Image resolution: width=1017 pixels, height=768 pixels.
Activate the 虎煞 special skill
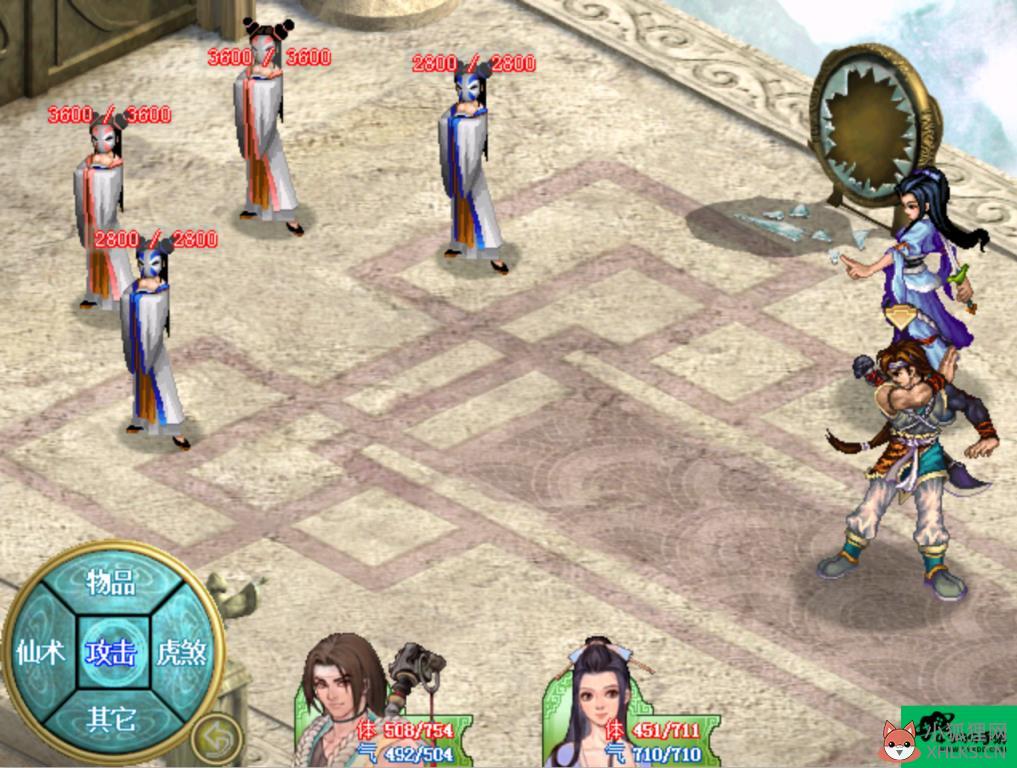182,652
